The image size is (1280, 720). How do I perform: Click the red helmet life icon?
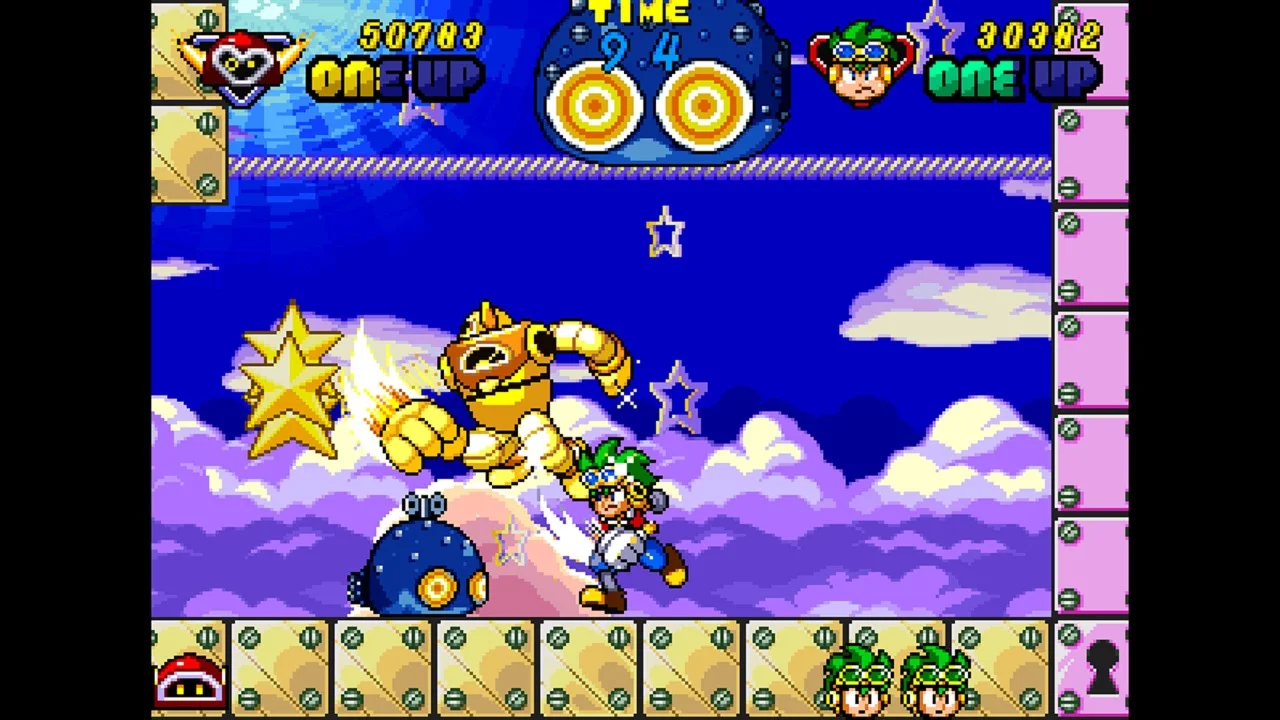click(189, 679)
